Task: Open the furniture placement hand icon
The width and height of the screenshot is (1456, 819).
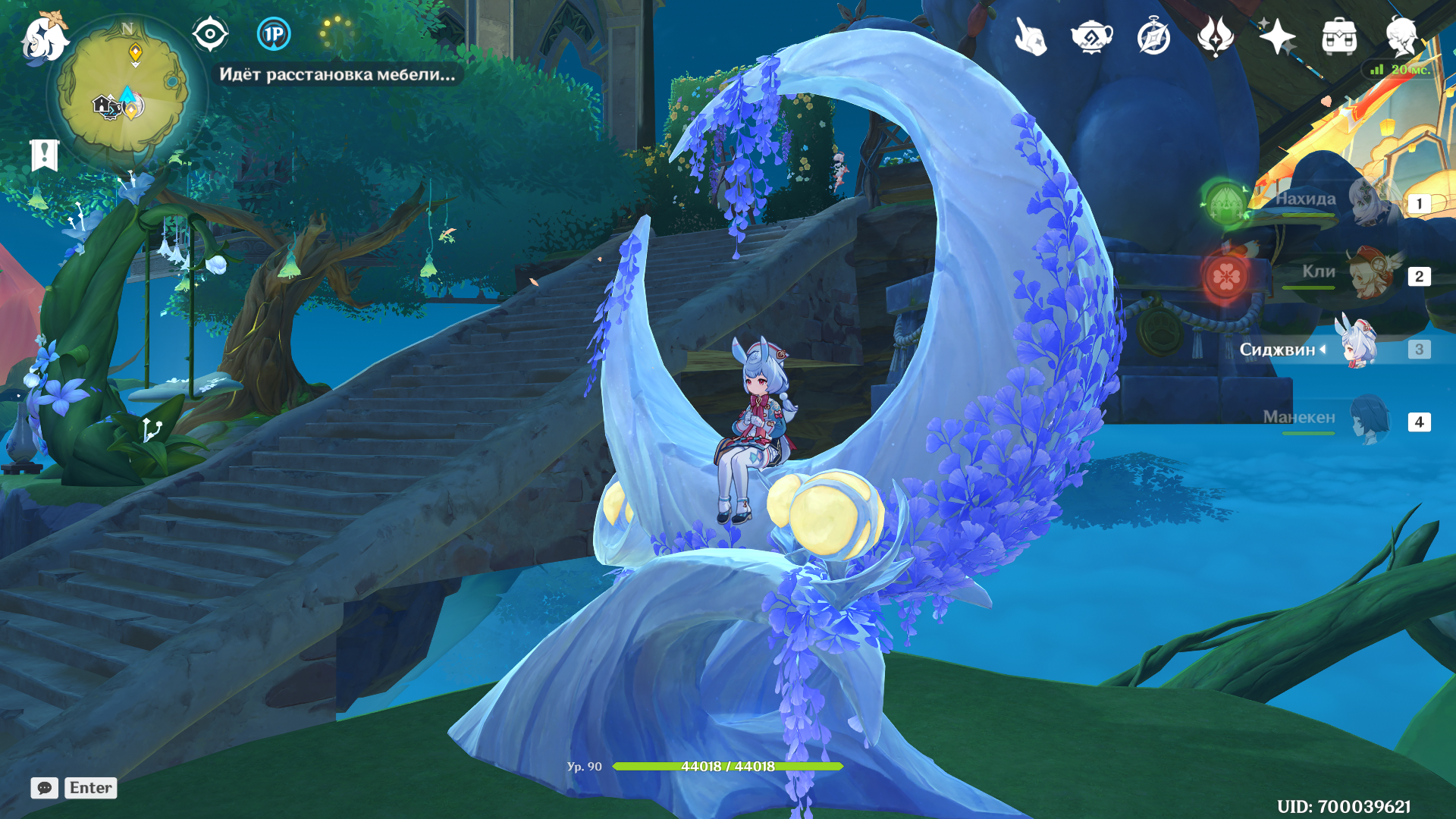Action: (x=1031, y=36)
